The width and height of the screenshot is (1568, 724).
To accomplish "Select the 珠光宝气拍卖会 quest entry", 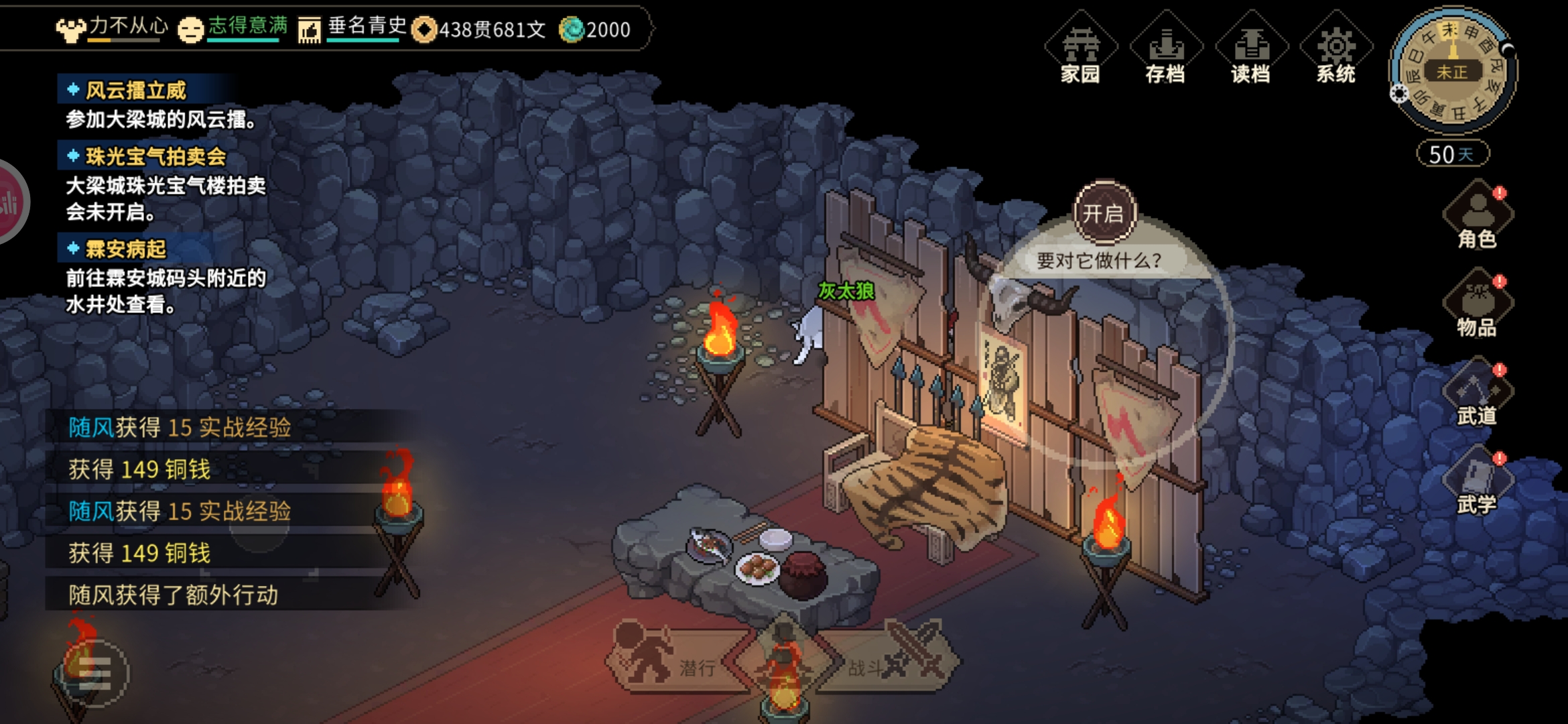I will point(155,157).
